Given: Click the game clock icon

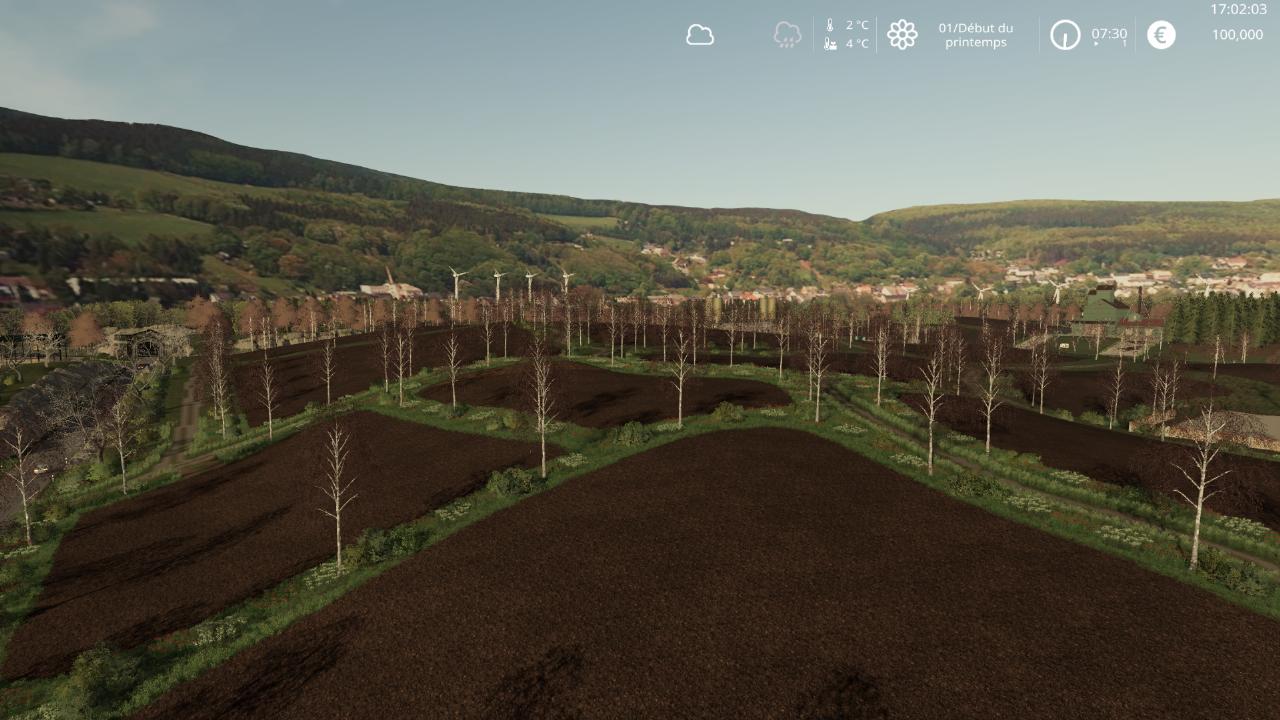Looking at the screenshot, I should point(1065,35).
